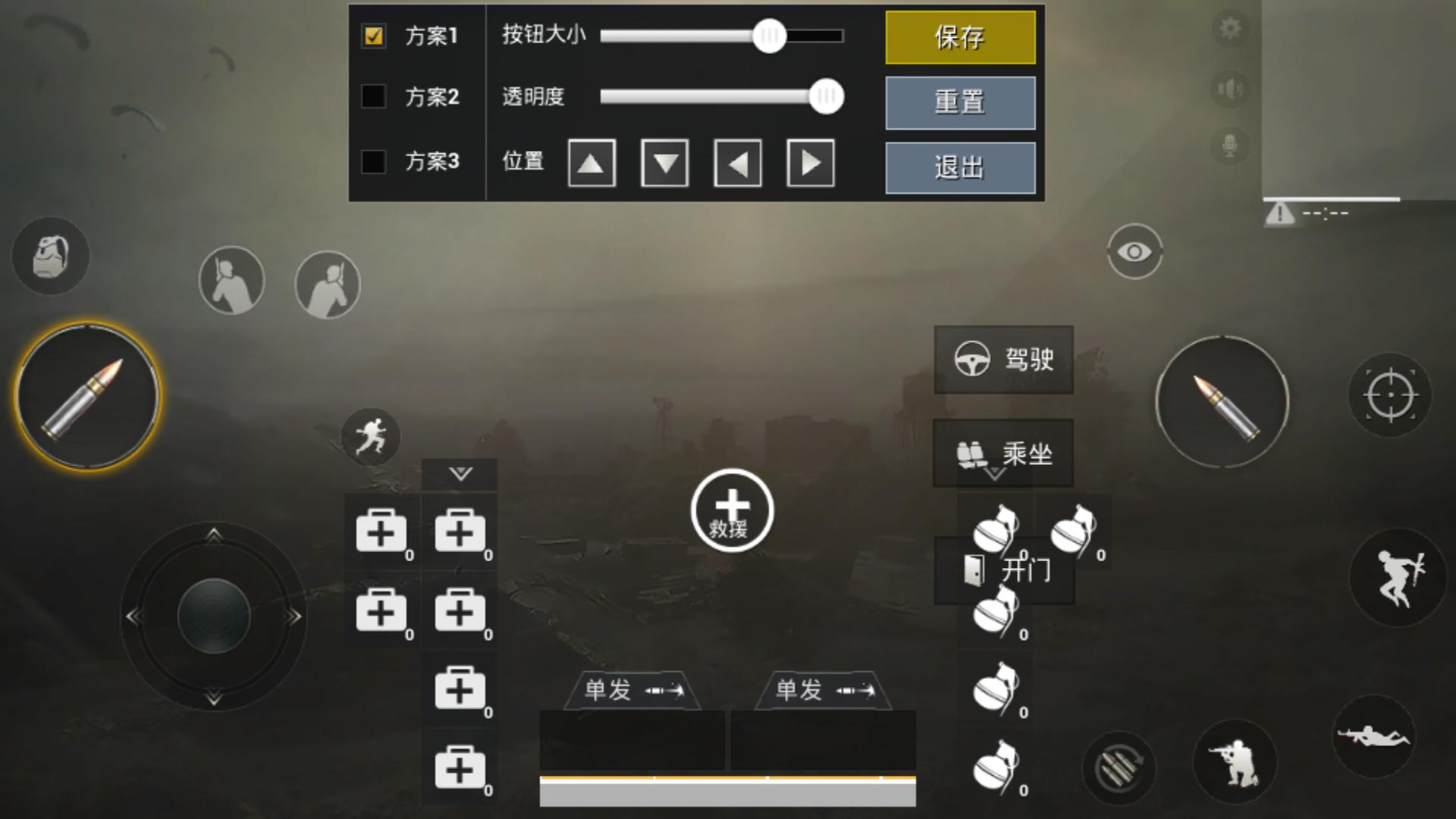Viewport: 1456px width, 819px height.
Task: Activate the sprint run icon
Action: [371, 438]
